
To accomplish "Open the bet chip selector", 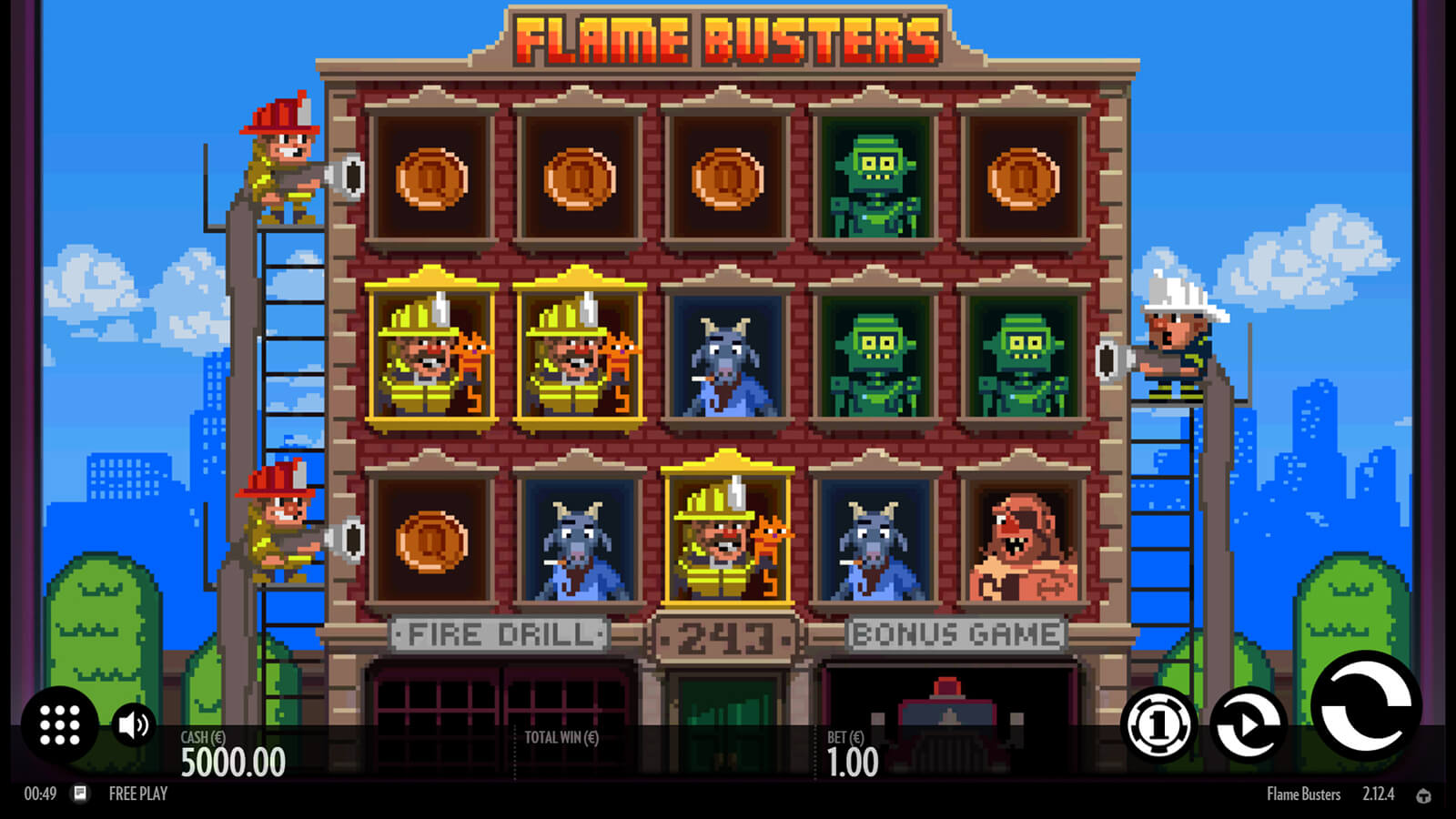I will coord(1158,725).
